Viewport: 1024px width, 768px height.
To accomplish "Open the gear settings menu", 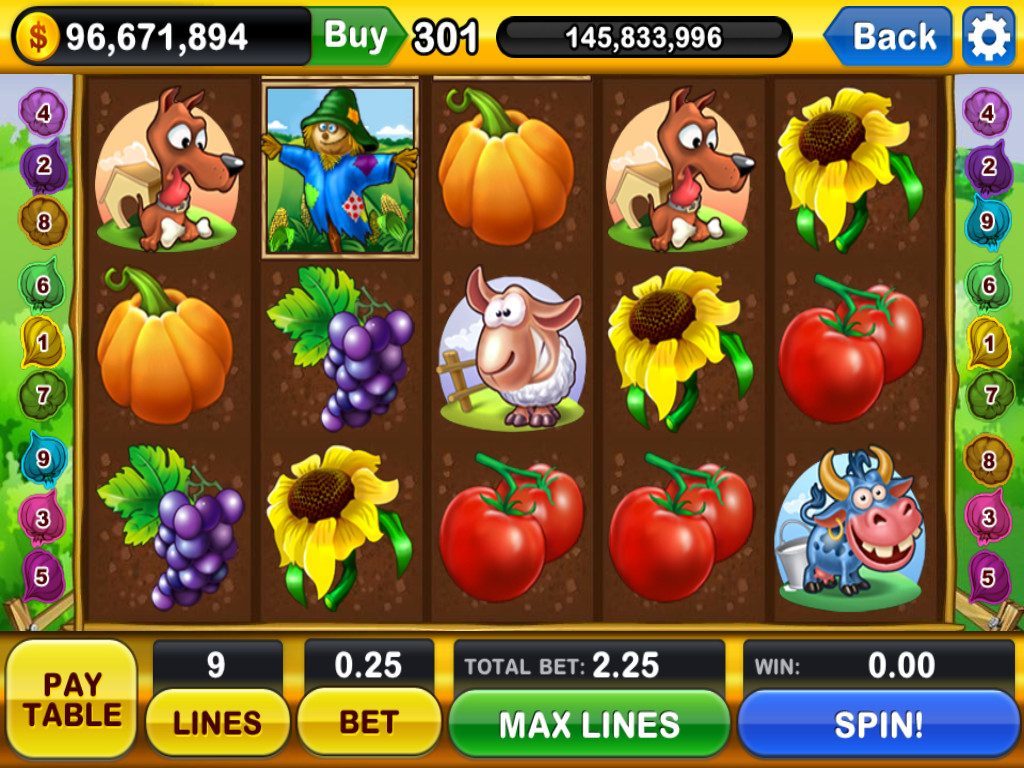I will pos(988,37).
